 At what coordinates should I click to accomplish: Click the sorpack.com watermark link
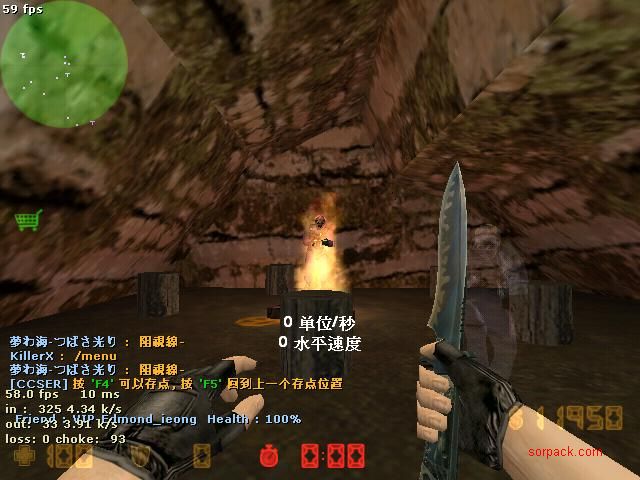pos(566,452)
